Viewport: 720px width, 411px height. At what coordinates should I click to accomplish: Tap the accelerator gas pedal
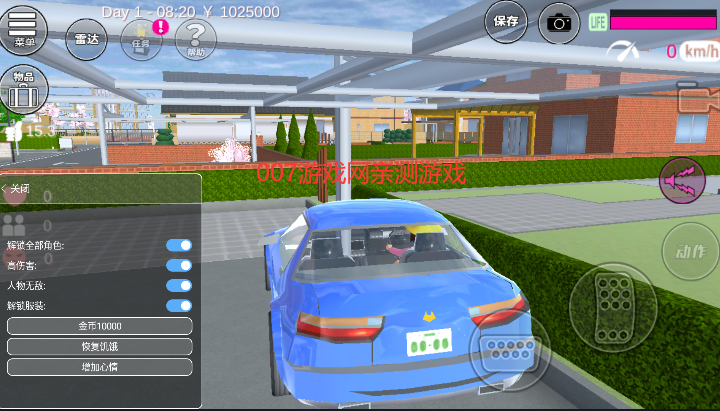(x=610, y=301)
